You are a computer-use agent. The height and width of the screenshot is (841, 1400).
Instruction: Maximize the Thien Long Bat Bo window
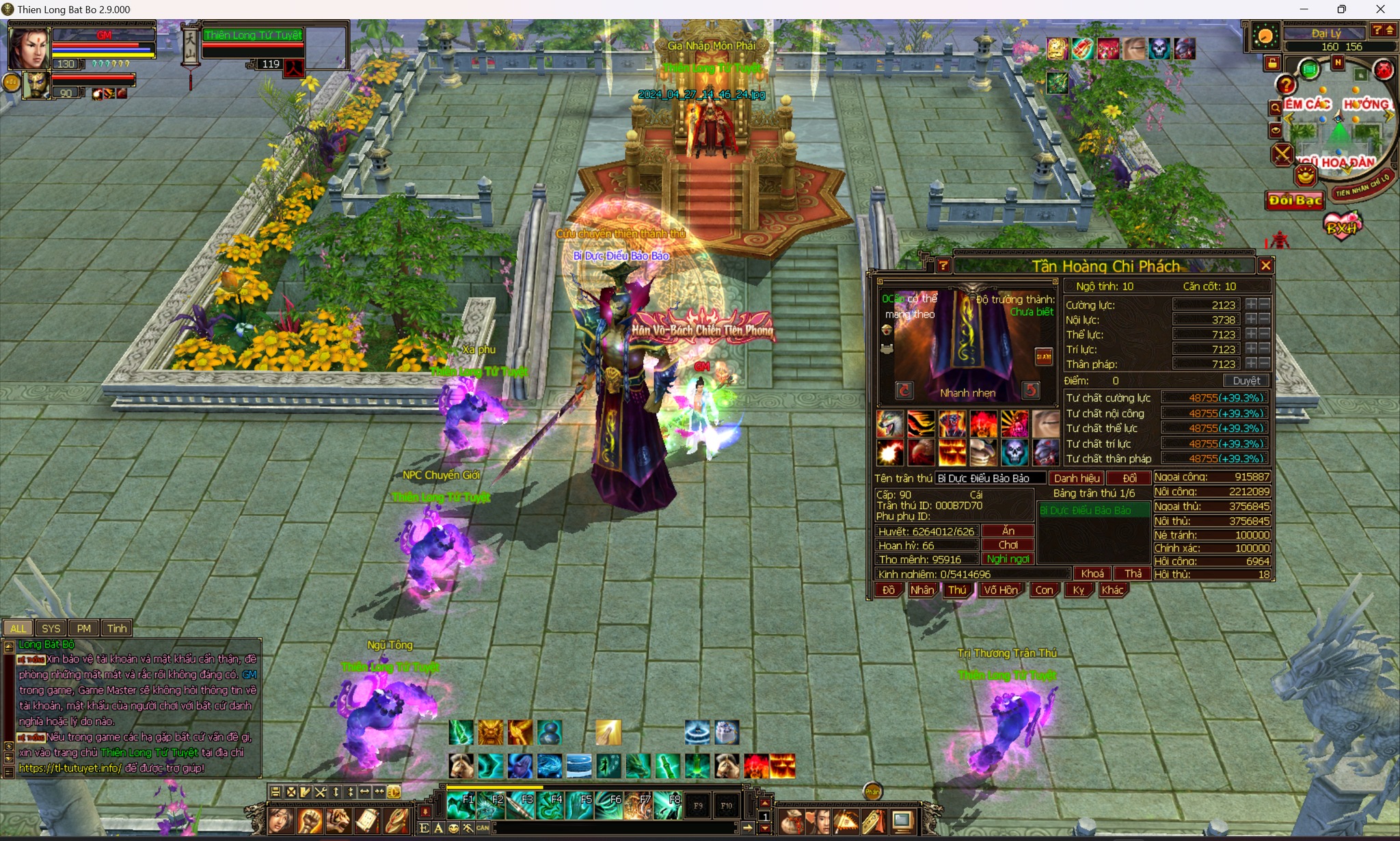tap(1341, 10)
